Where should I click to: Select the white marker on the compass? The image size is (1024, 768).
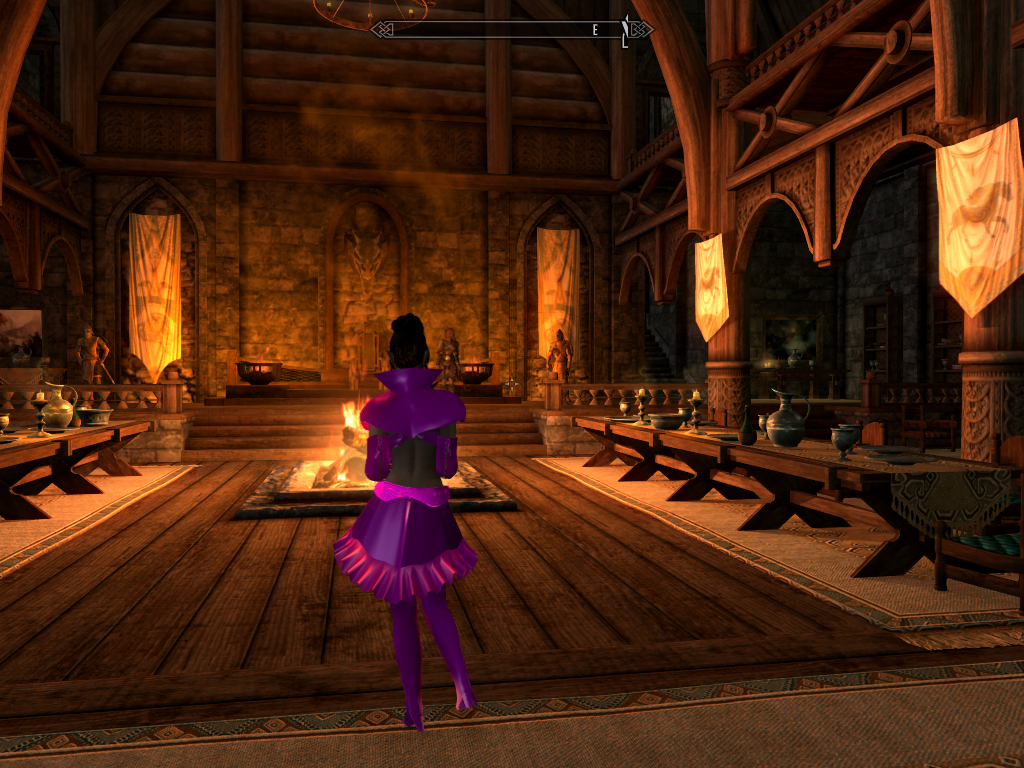[x=625, y=31]
